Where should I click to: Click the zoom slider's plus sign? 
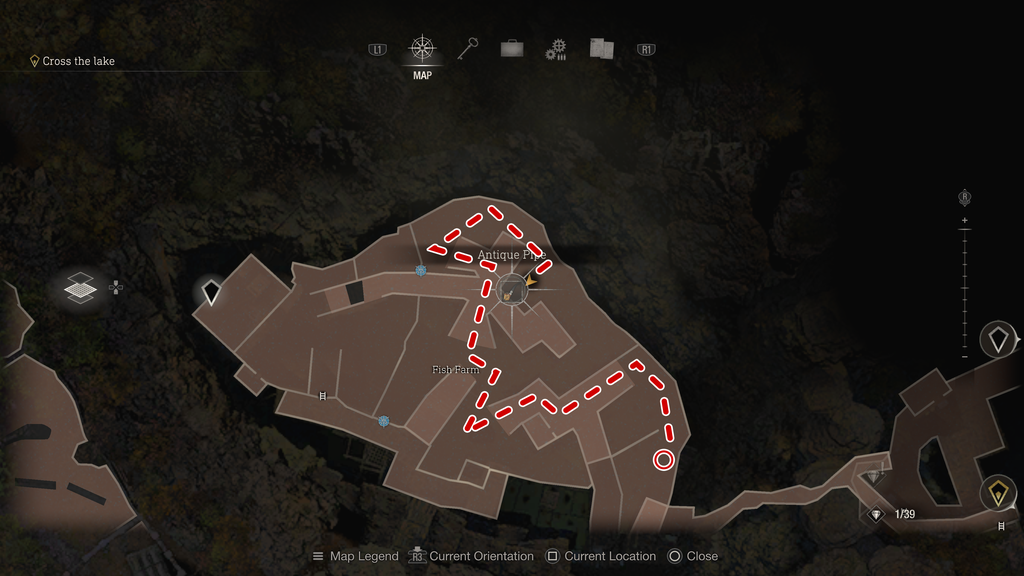click(965, 220)
